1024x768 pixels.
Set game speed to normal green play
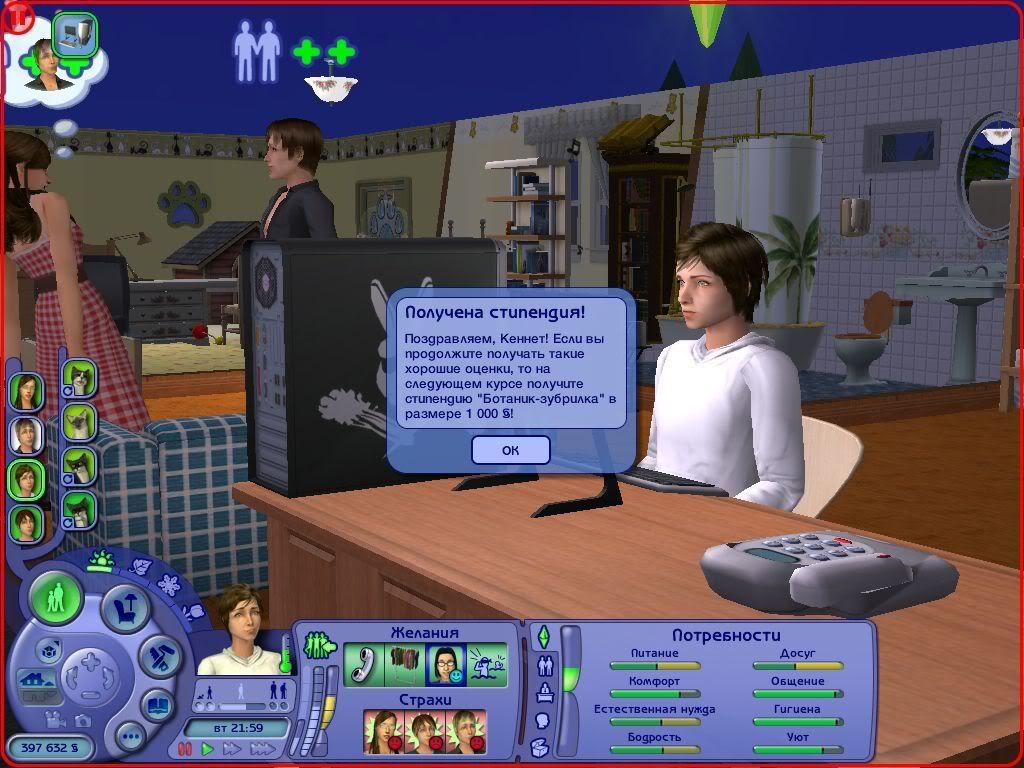click(208, 748)
